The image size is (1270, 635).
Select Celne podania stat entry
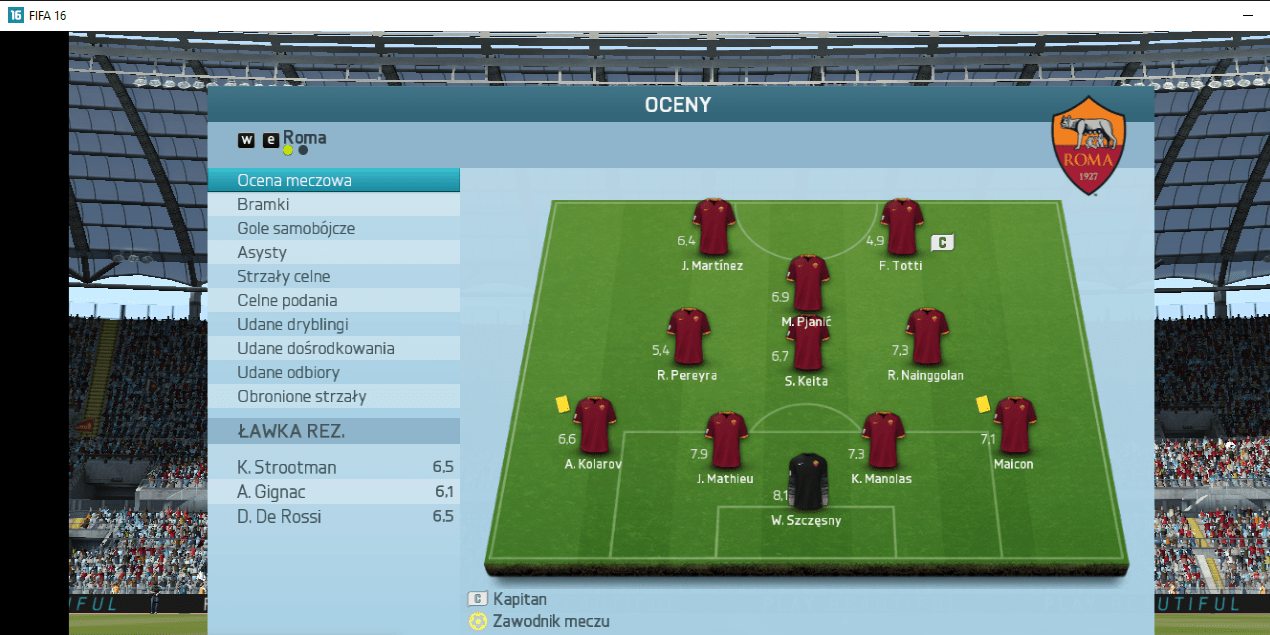tap(333, 301)
